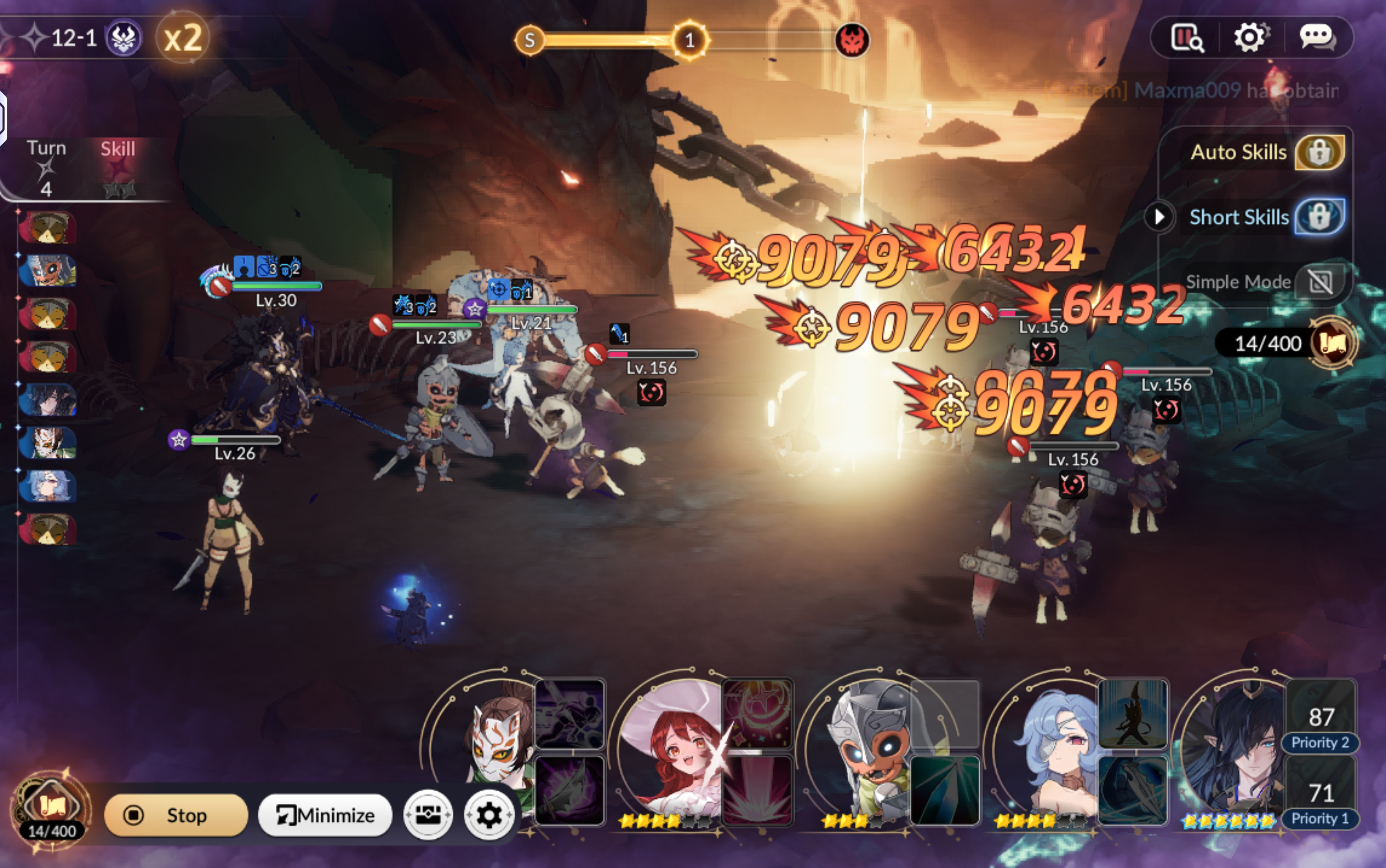
Task: Toggle the Auto Skills lock
Action: 1319,153
